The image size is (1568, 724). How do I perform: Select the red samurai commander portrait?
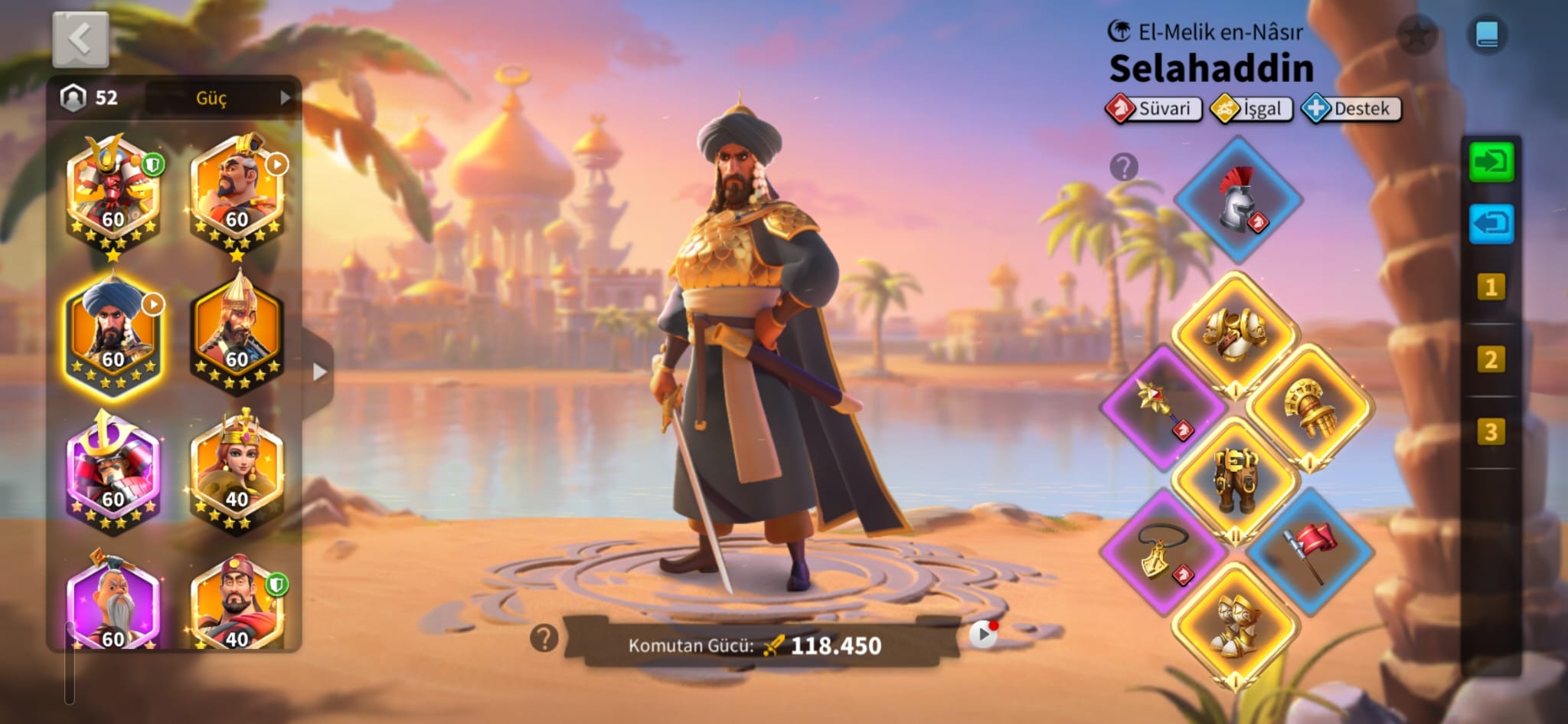[113, 192]
